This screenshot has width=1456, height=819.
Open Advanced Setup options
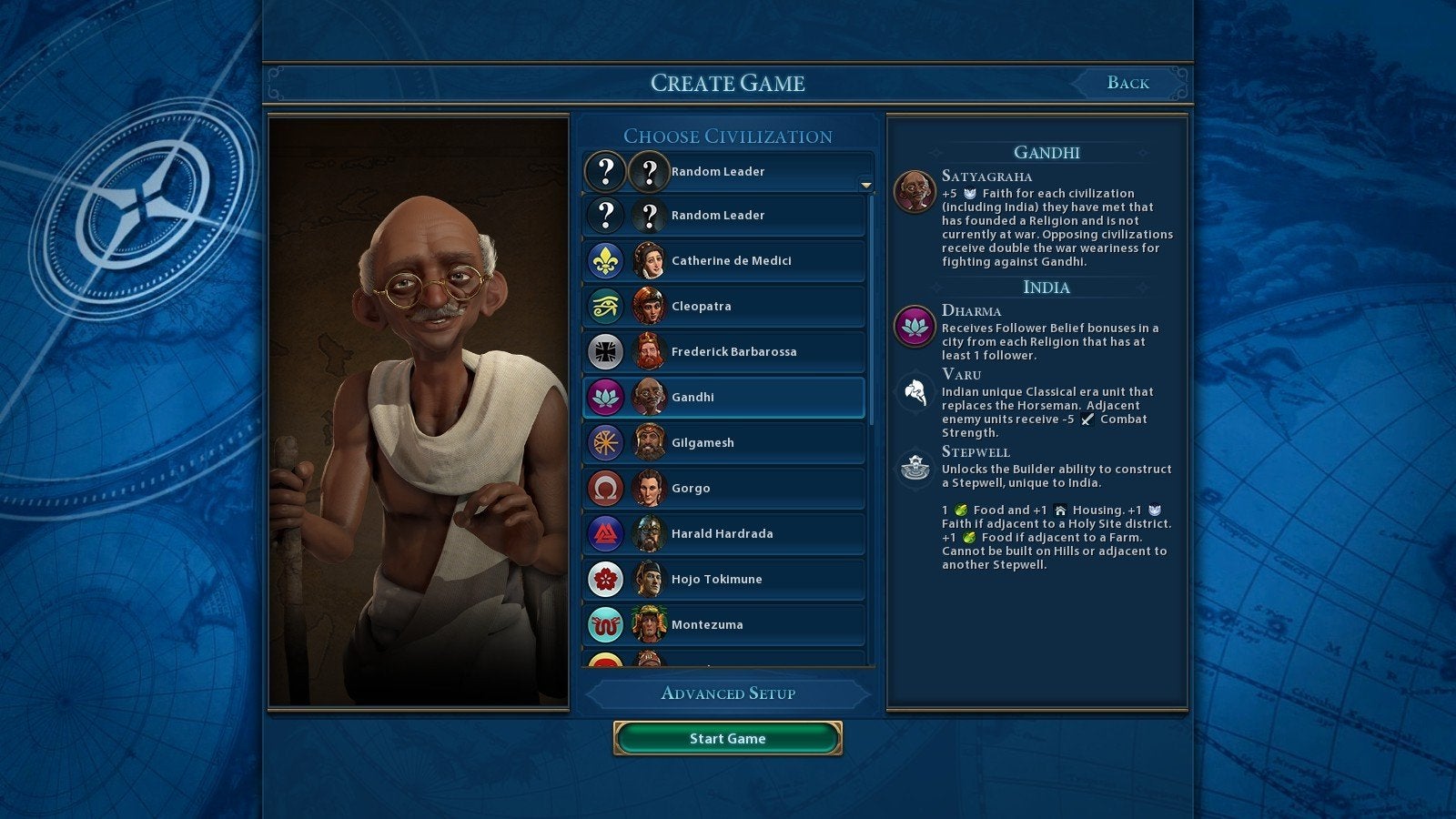click(727, 693)
